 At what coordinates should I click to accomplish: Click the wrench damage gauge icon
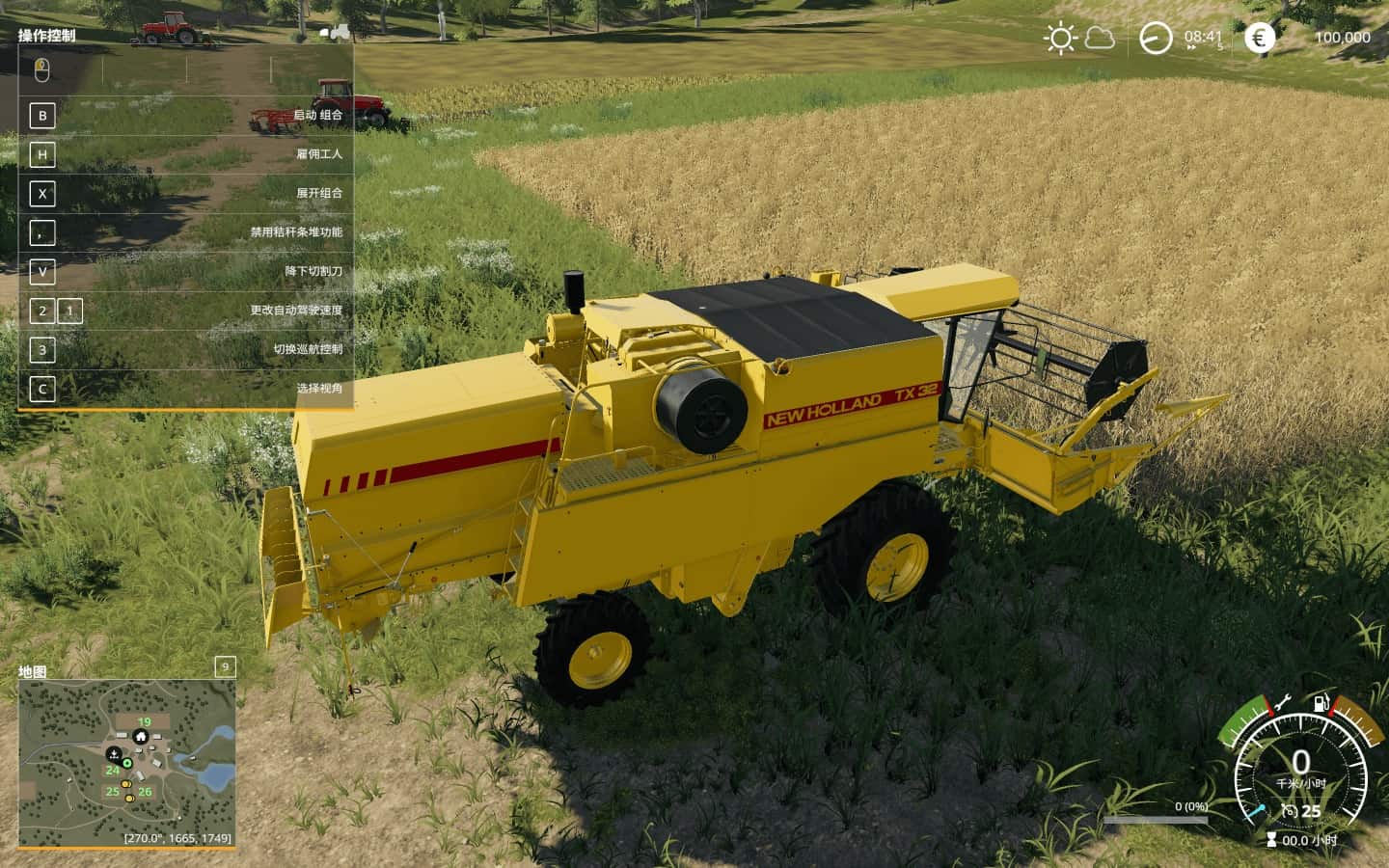(x=1282, y=704)
